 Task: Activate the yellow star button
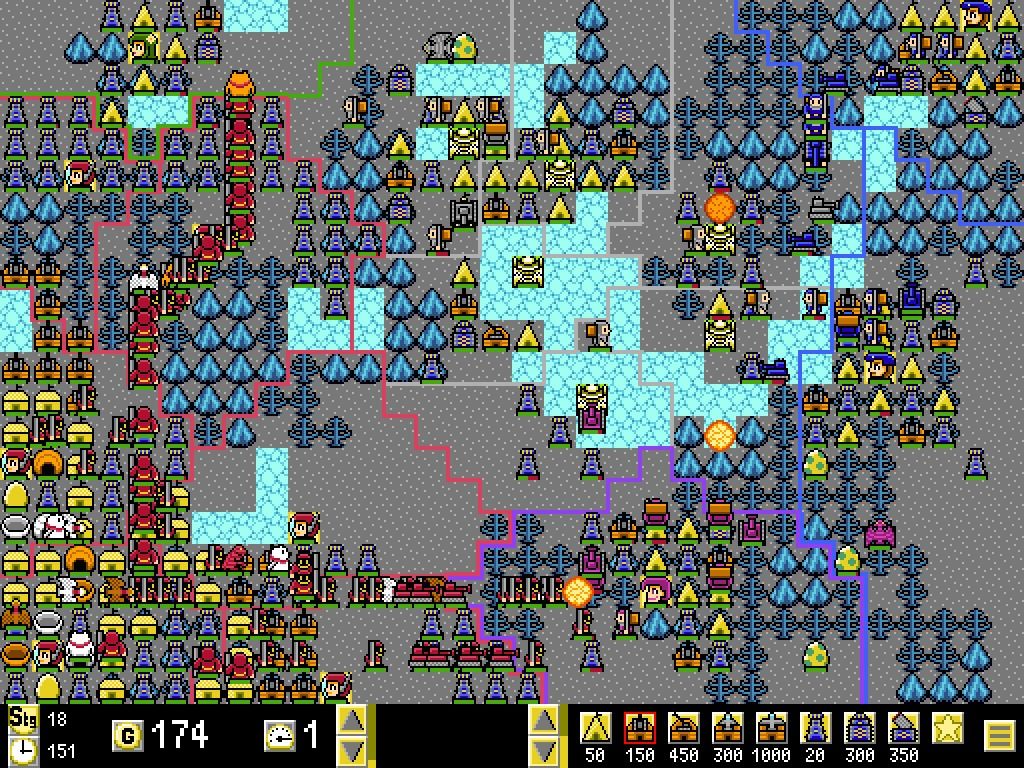(948, 728)
